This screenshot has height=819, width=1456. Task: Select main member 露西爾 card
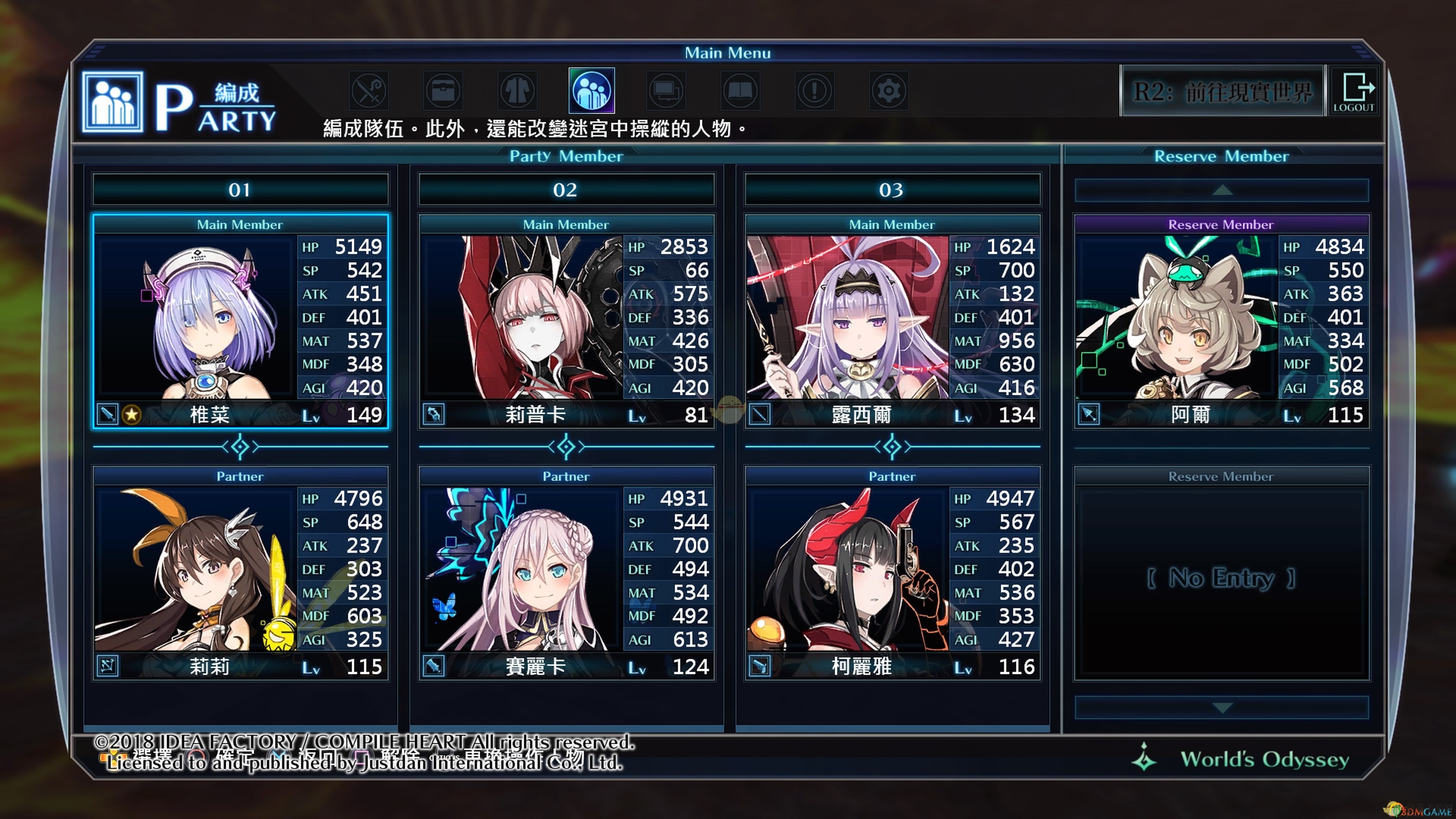point(892,321)
